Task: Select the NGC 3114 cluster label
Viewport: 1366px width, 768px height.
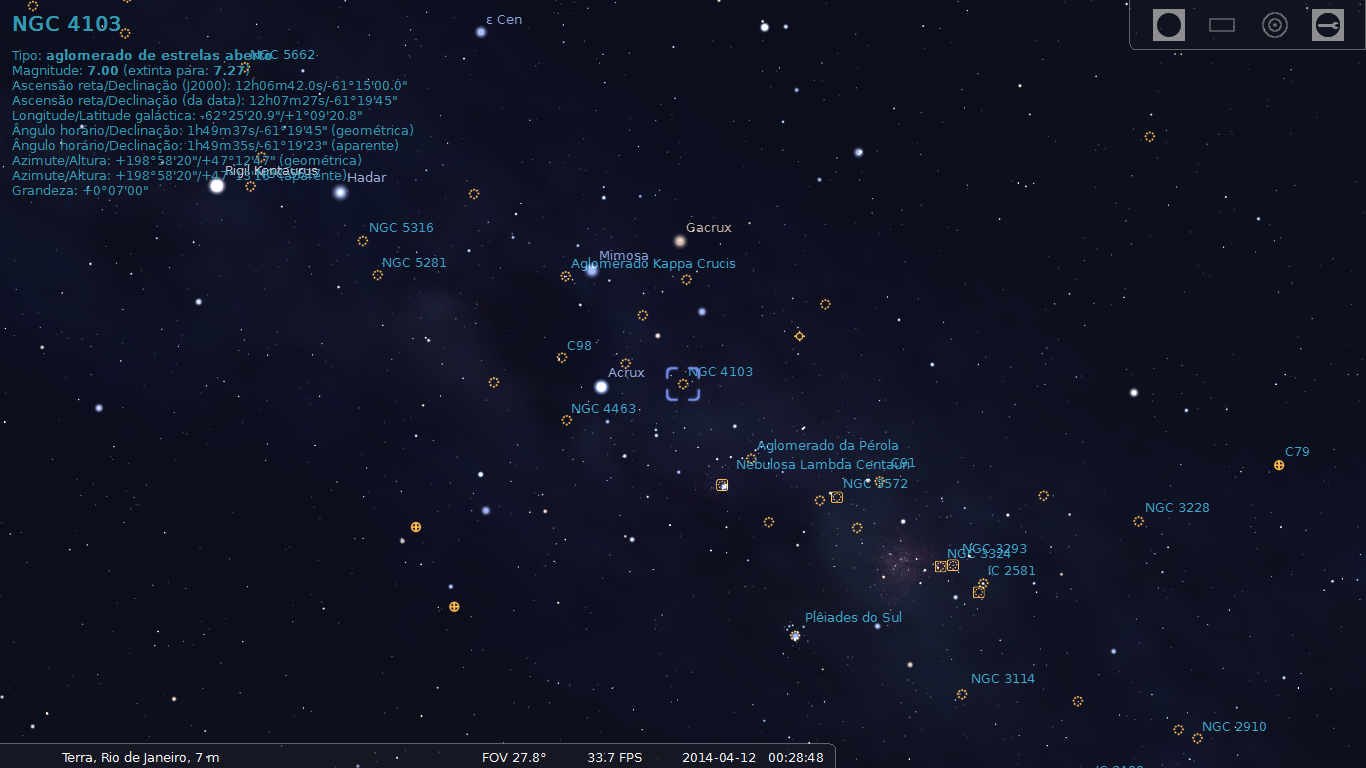Action: click(1003, 678)
